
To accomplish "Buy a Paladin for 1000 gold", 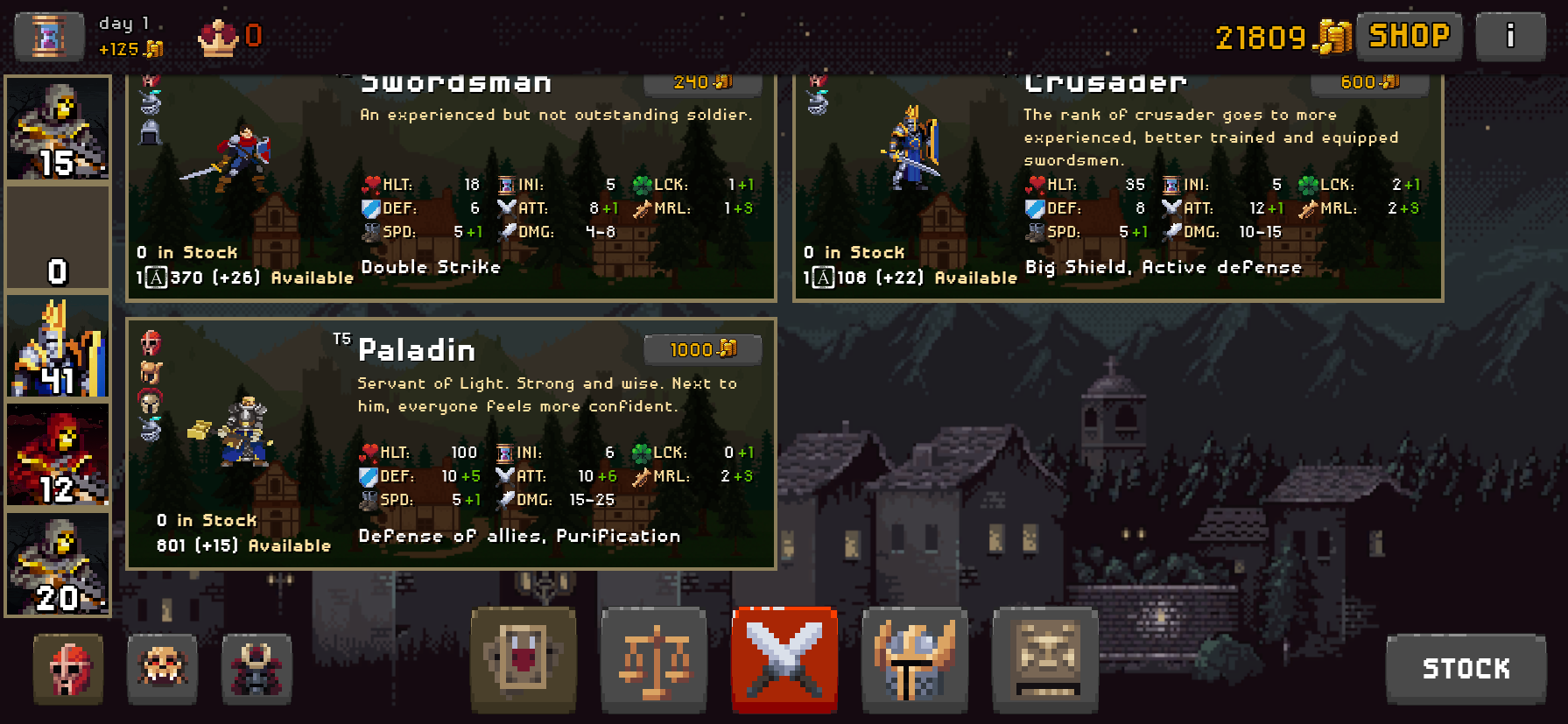I will click(x=702, y=349).
